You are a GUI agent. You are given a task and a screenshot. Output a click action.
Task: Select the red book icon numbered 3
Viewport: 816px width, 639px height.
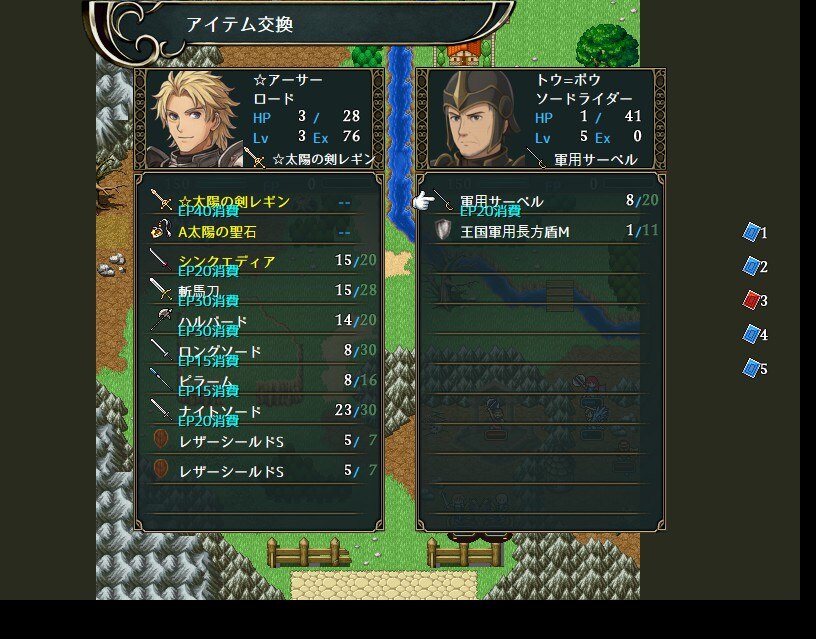[752, 300]
